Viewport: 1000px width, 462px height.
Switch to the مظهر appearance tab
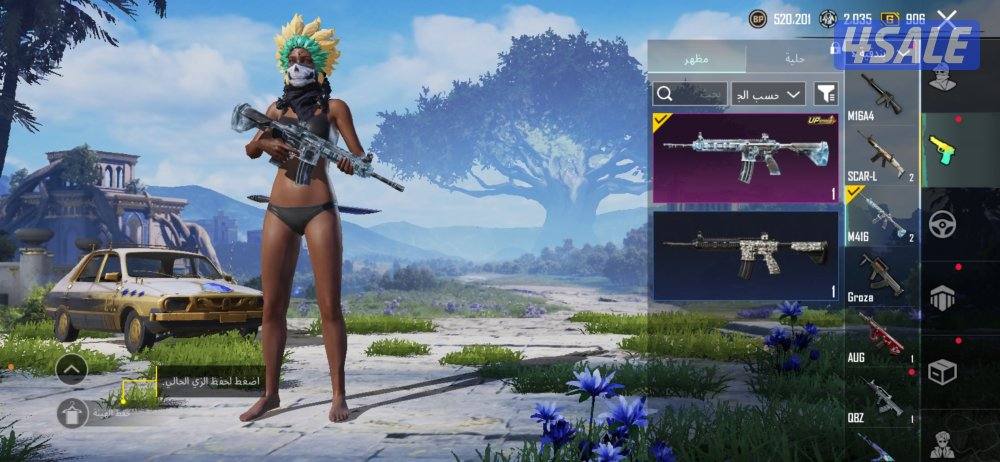click(x=697, y=59)
